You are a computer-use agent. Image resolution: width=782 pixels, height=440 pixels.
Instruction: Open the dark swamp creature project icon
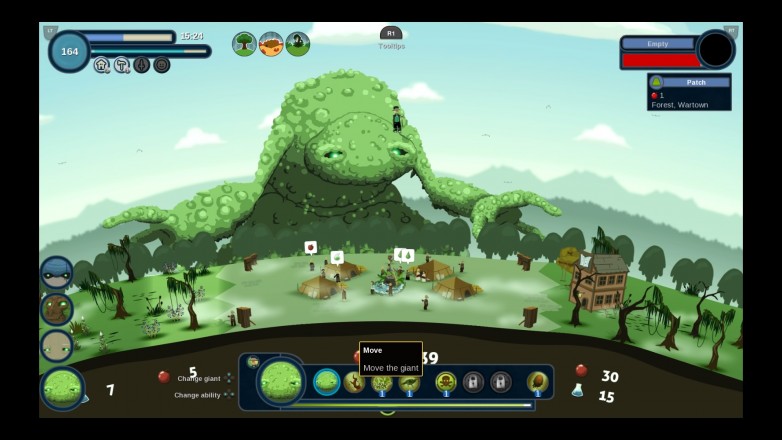[x=298, y=44]
